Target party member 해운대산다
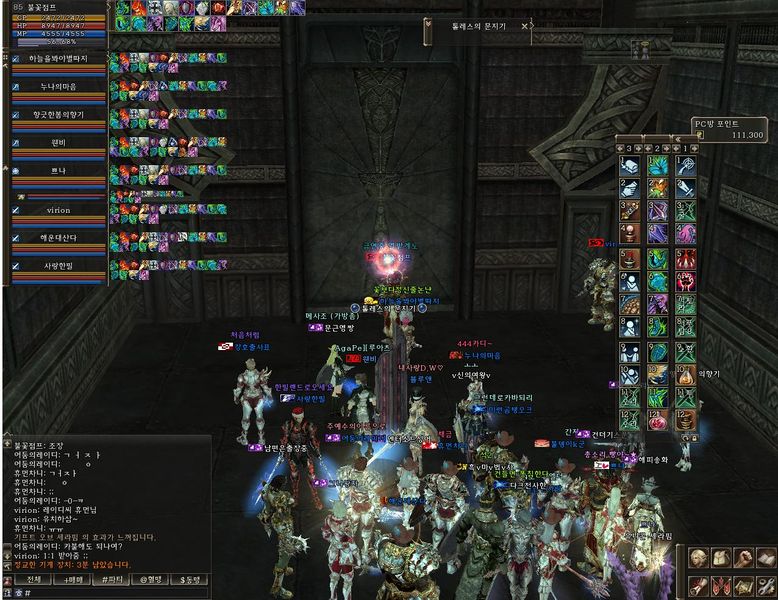Image resolution: width=778 pixels, height=600 pixels. (x=58, y=239)
